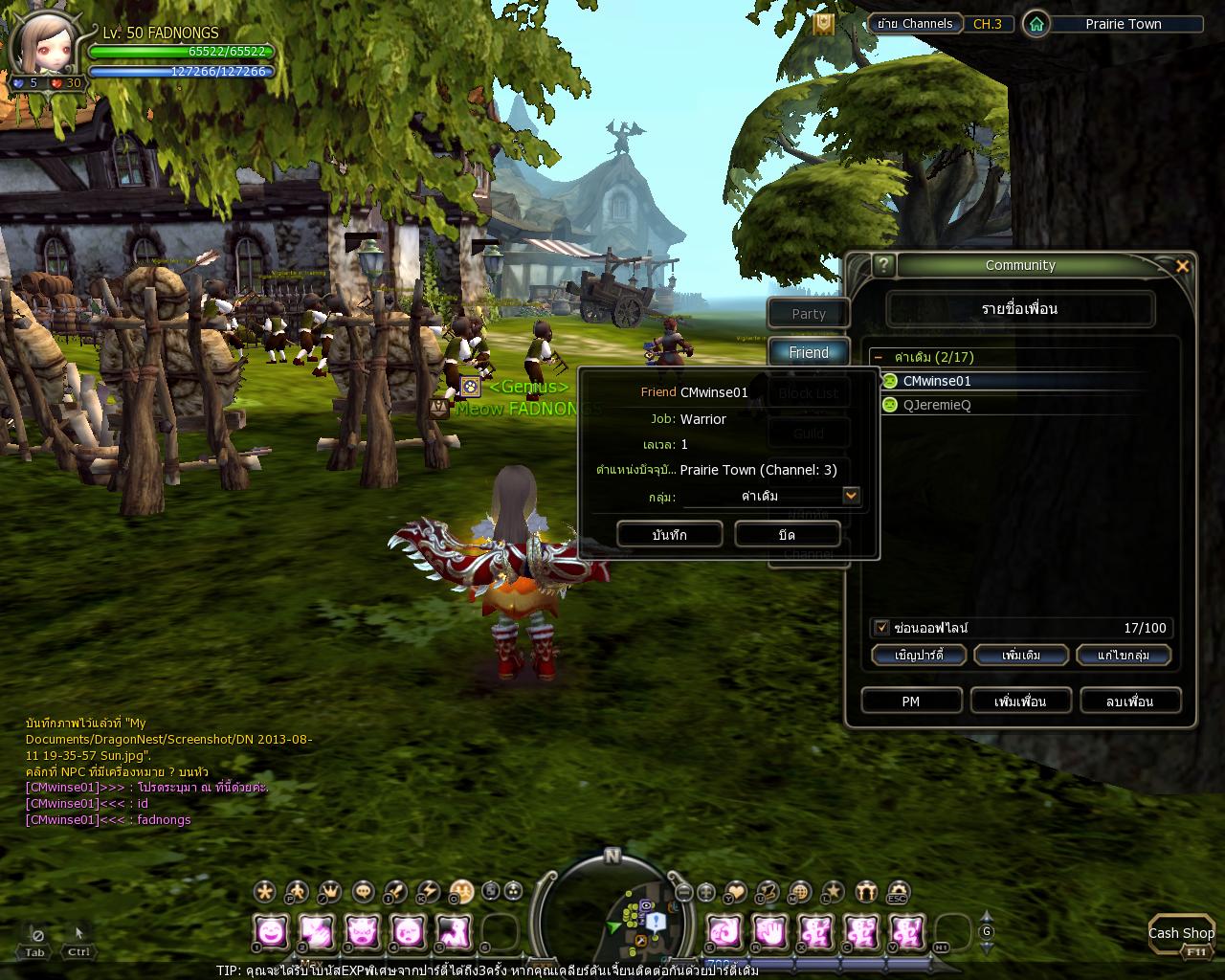Open the กลุ่ม group dropdown arrow
The height and width of the screenshot is (980, 1225).
851,496
